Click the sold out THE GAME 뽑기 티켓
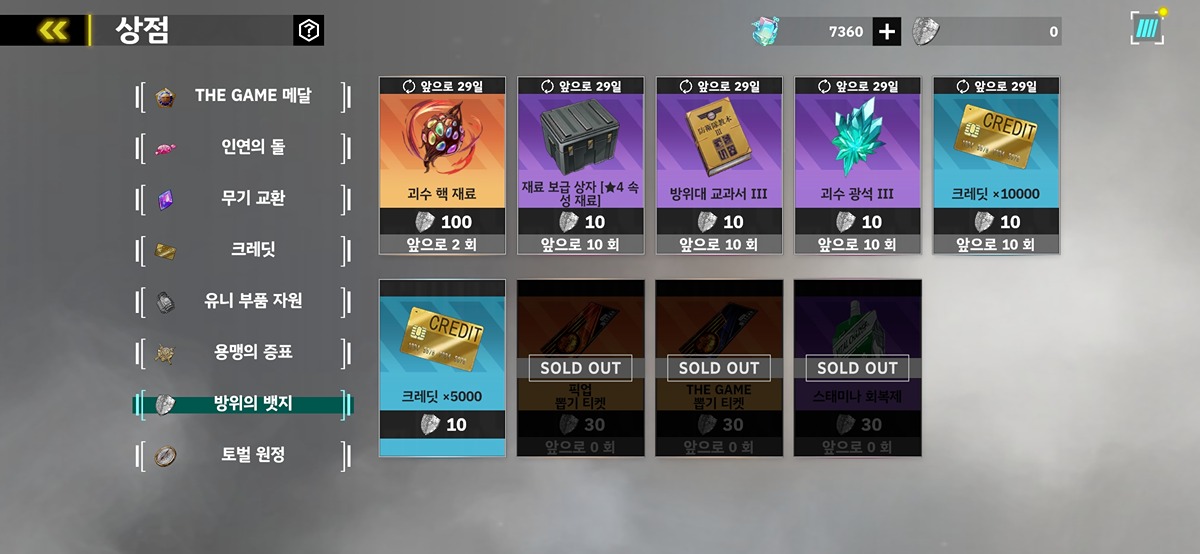This screenshot has width=1200, height=554. tap(719, 368)
